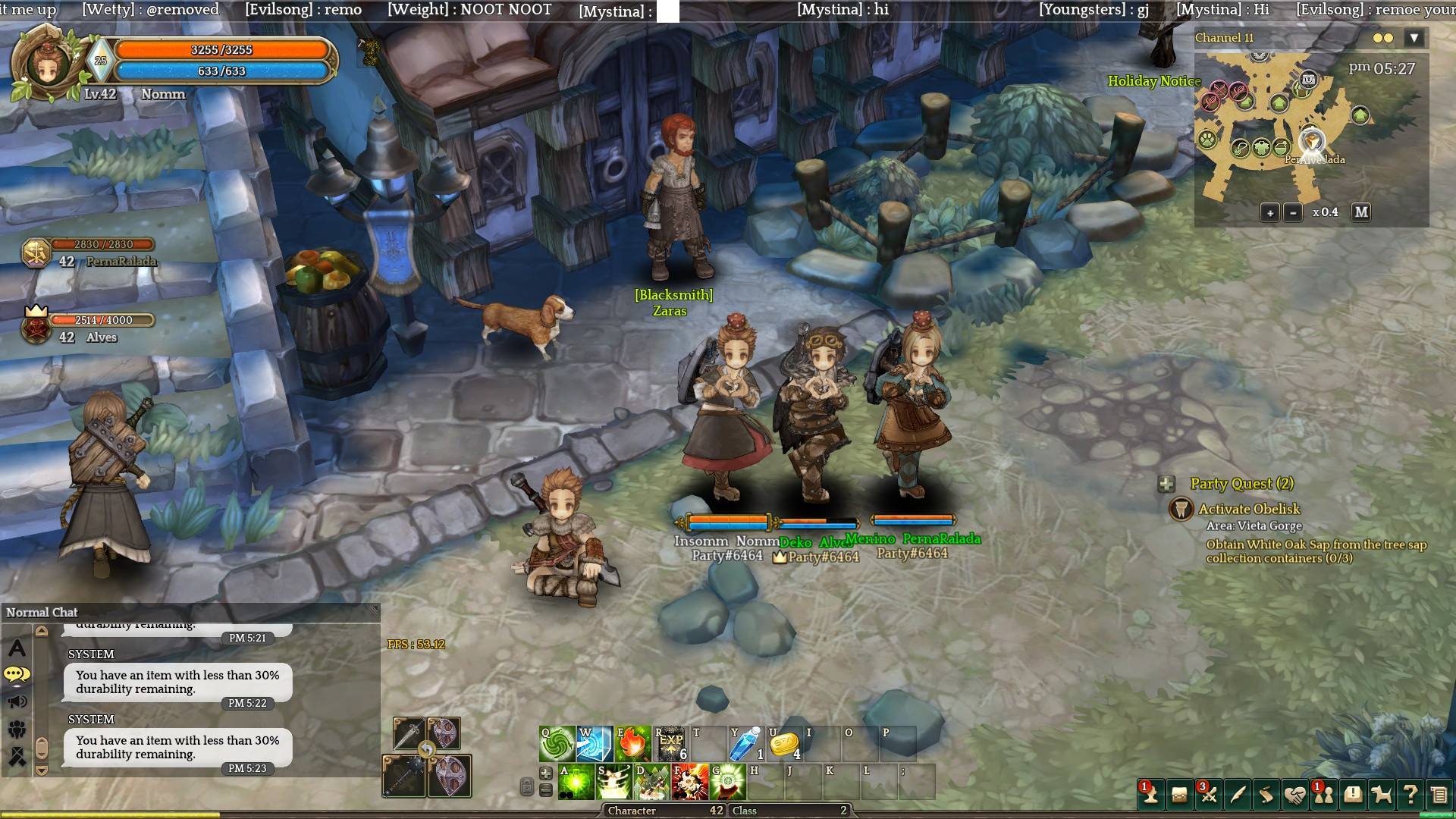
Task: Open the companion pet menu icon
Action: point(1382,794)
